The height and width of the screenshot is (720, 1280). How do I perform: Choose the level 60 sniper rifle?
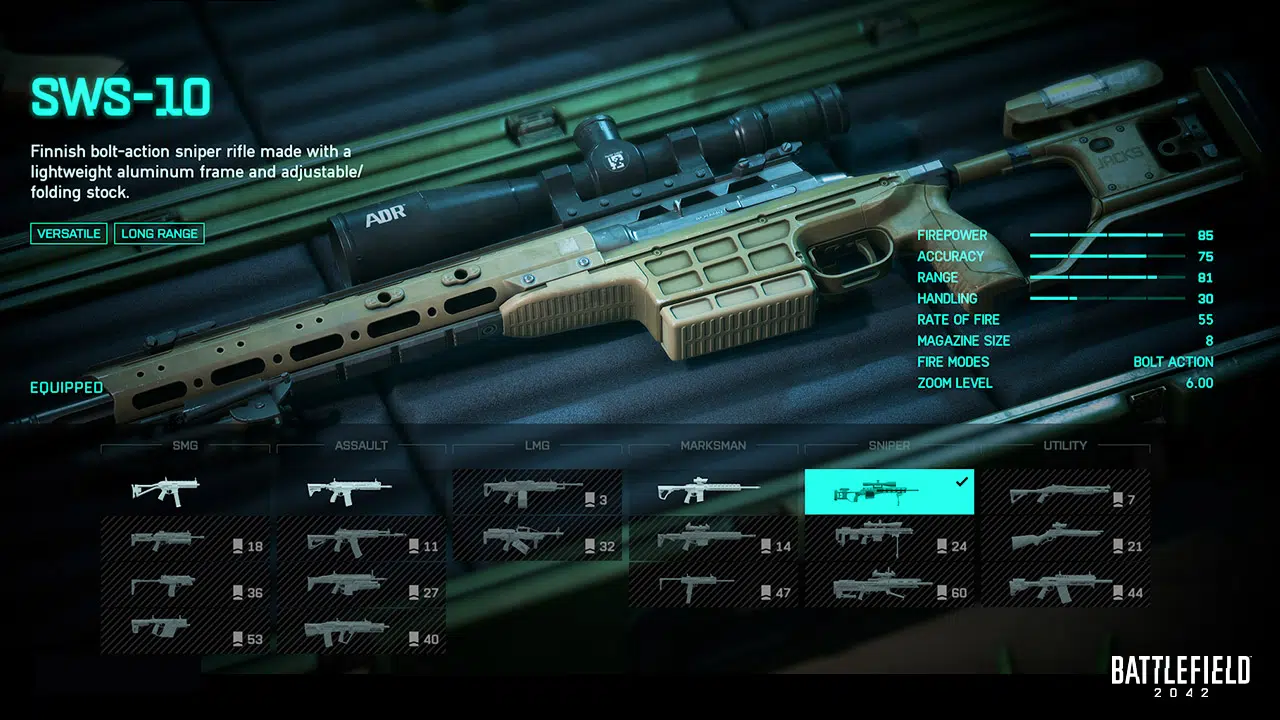(x=889, y=586)
